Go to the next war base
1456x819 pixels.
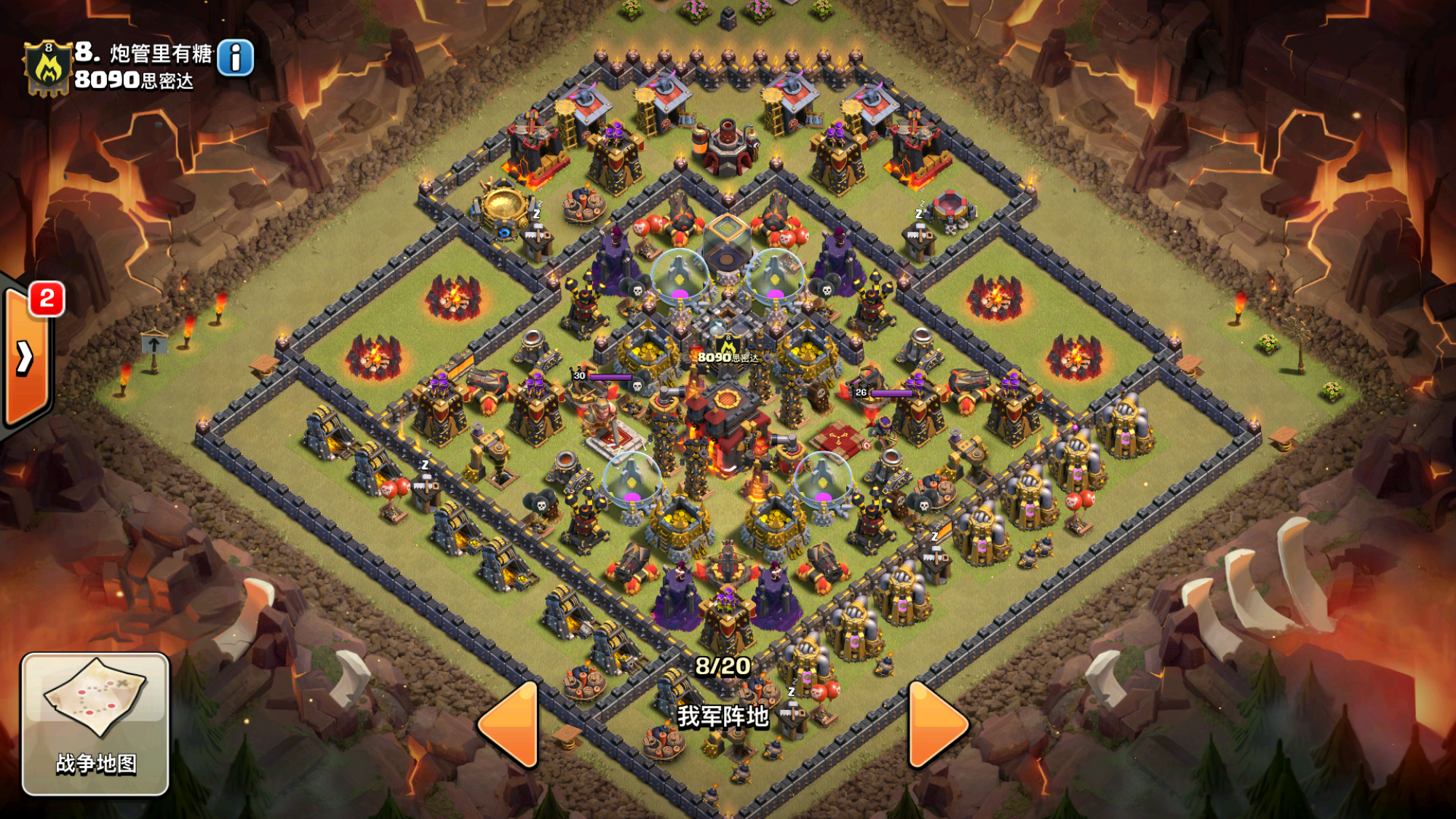click(x=936, y=724)
